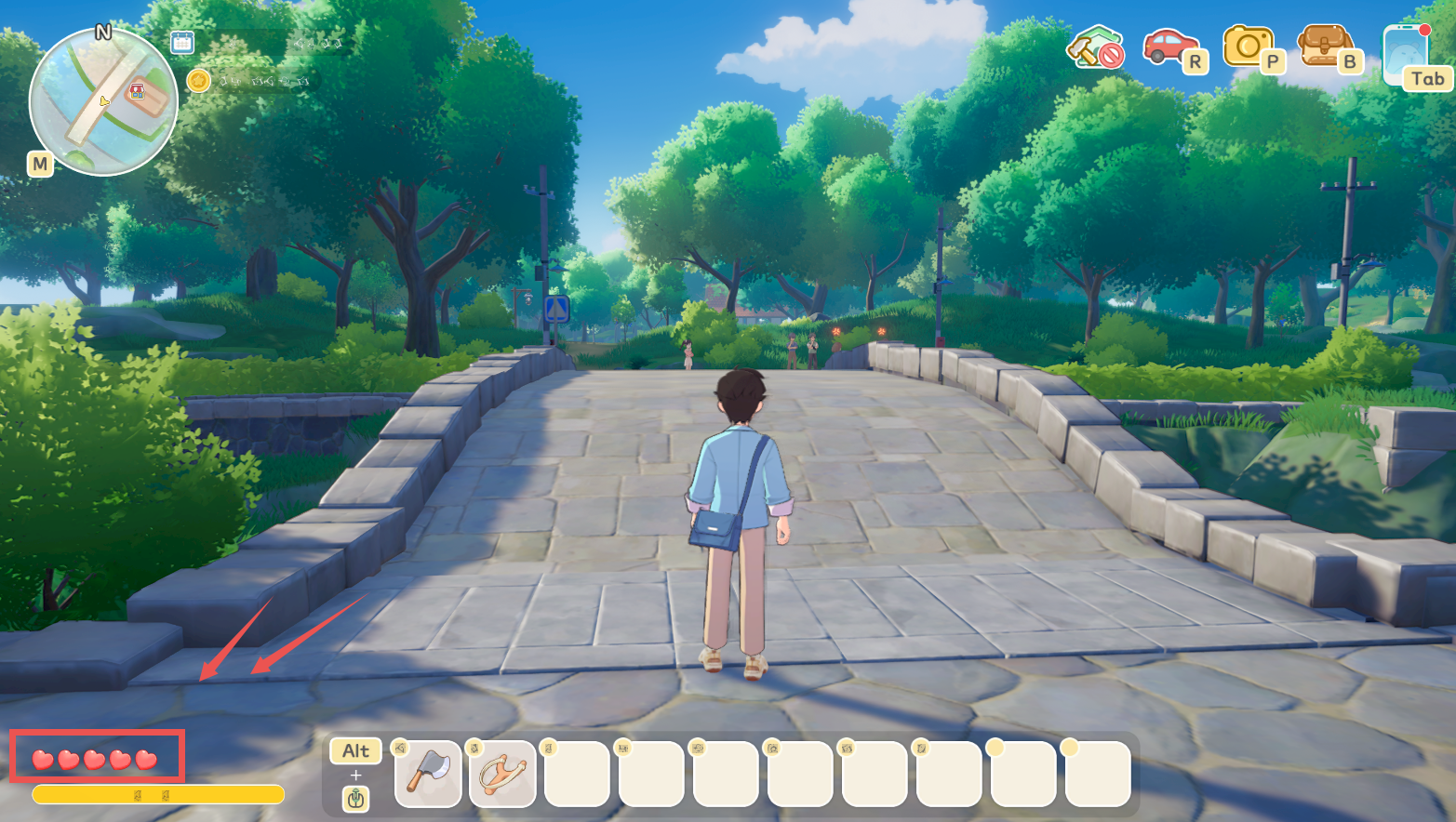The height and width of the screenshot is (822, 1456).
Task: Open the house building mode icon
Action: (1095, 46)
